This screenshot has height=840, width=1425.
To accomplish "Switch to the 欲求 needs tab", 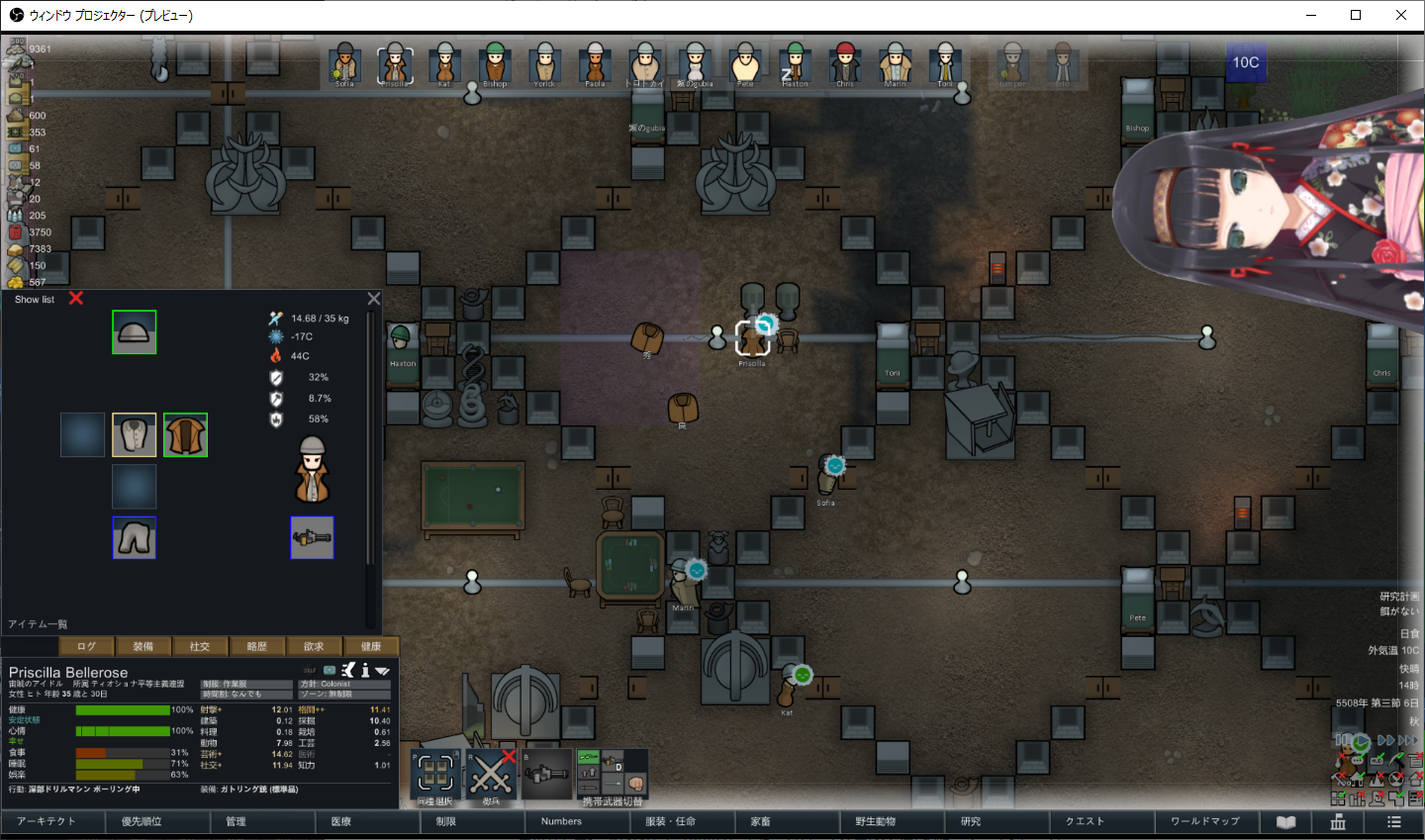I will pyautogui.click(x=314, y=646).
